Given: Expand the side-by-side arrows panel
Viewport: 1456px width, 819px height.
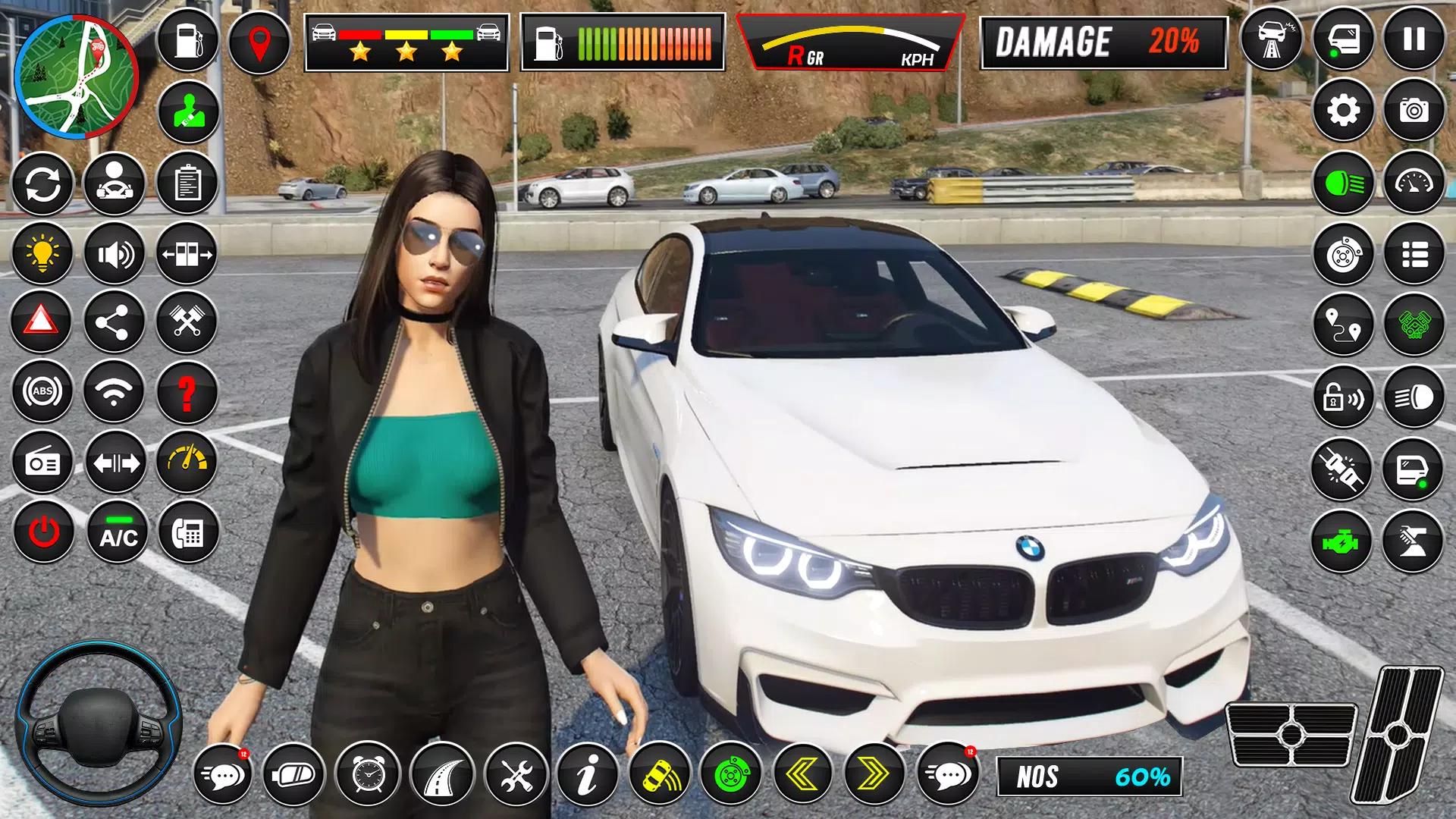Looking at the screenshot, I should (115, 462).
